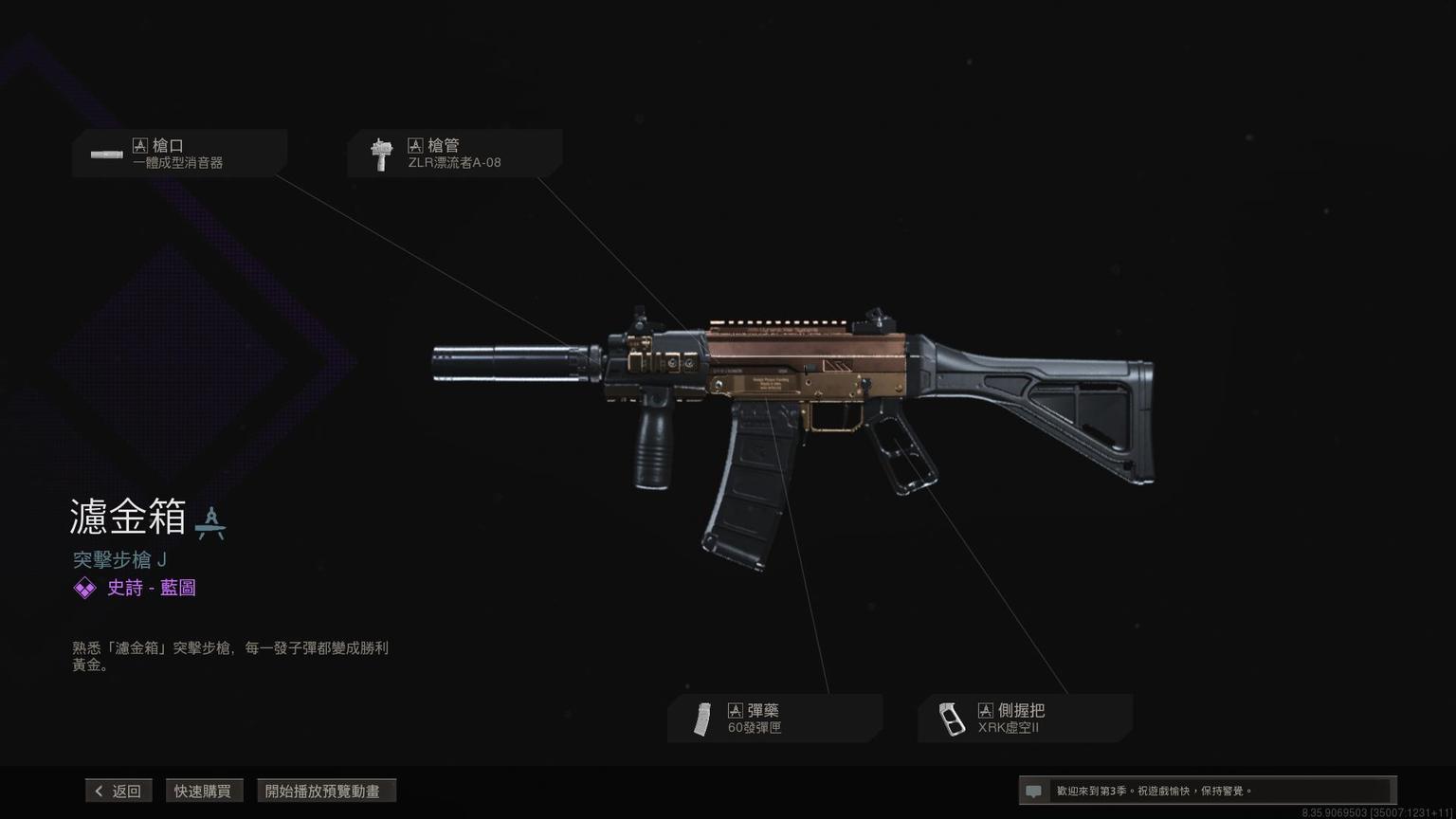Image resolution: width=1456 pixels, height=819 pixels.
Task: Select the 側握把 XRK grip attachment
Action: [x=1026, y=719]
